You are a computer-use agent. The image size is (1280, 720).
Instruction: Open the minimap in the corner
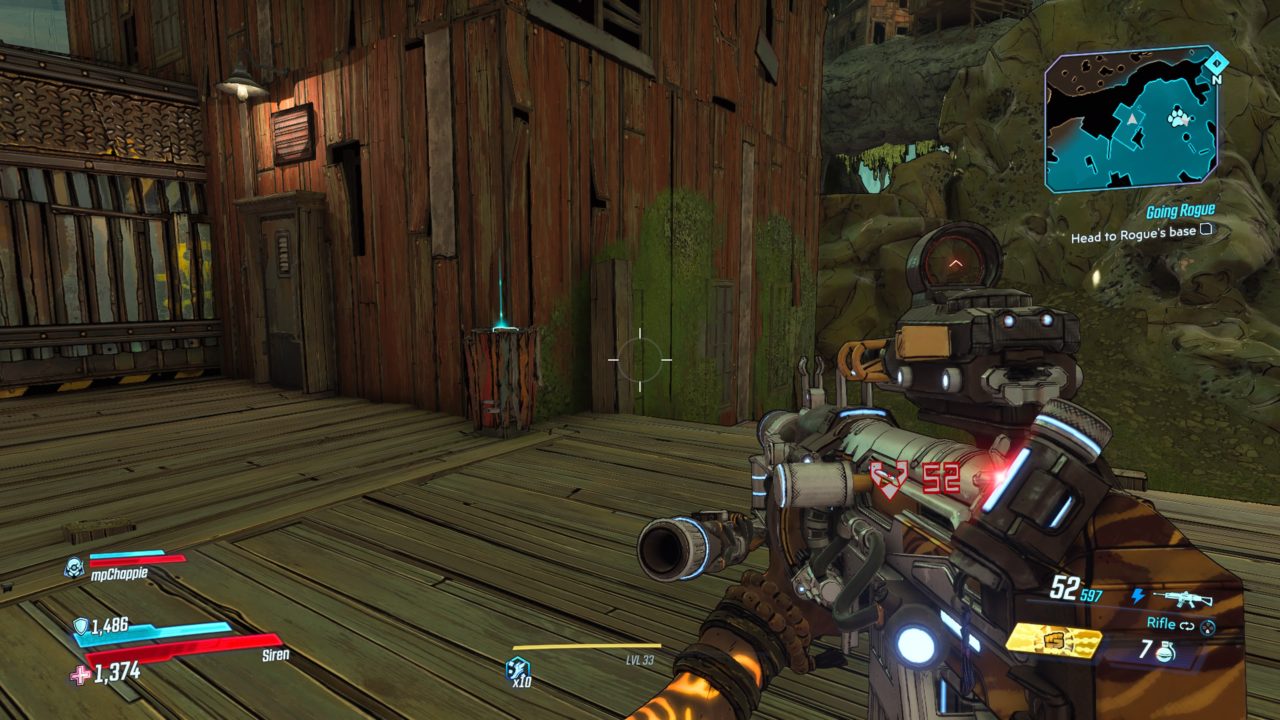pos(1131,119)
